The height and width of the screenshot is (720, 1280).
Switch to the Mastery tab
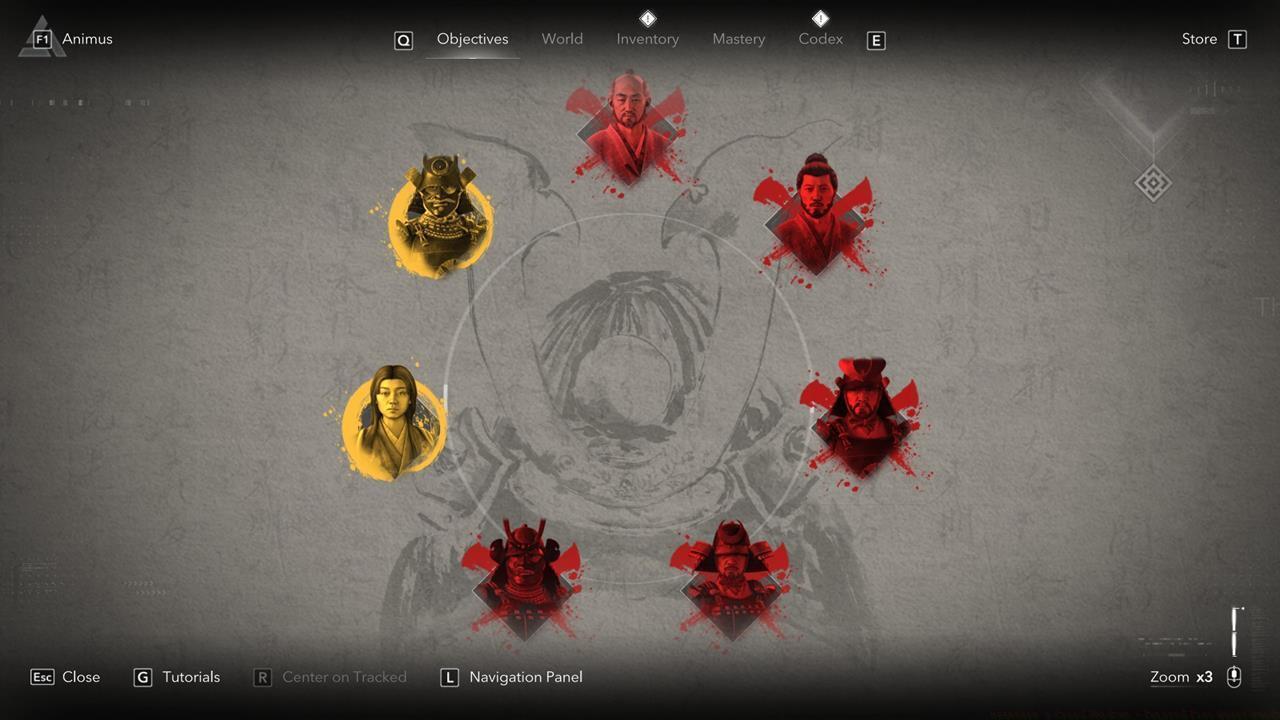point(739,39)
